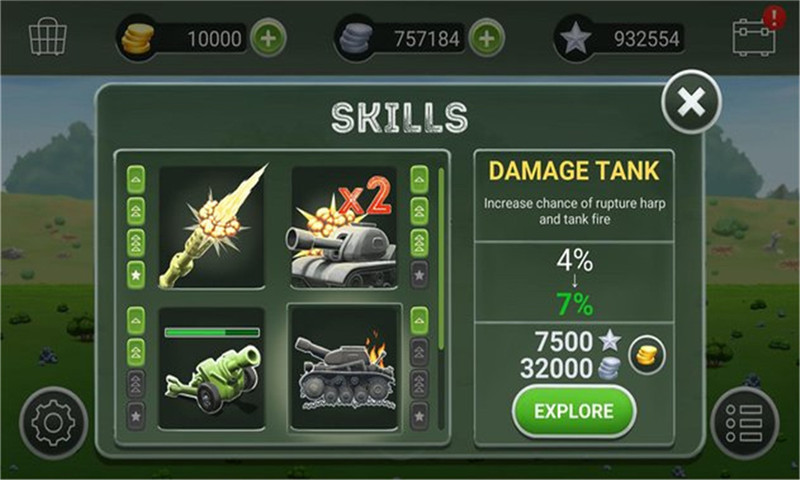
Task: Open the gear settings
Action: 53,422
